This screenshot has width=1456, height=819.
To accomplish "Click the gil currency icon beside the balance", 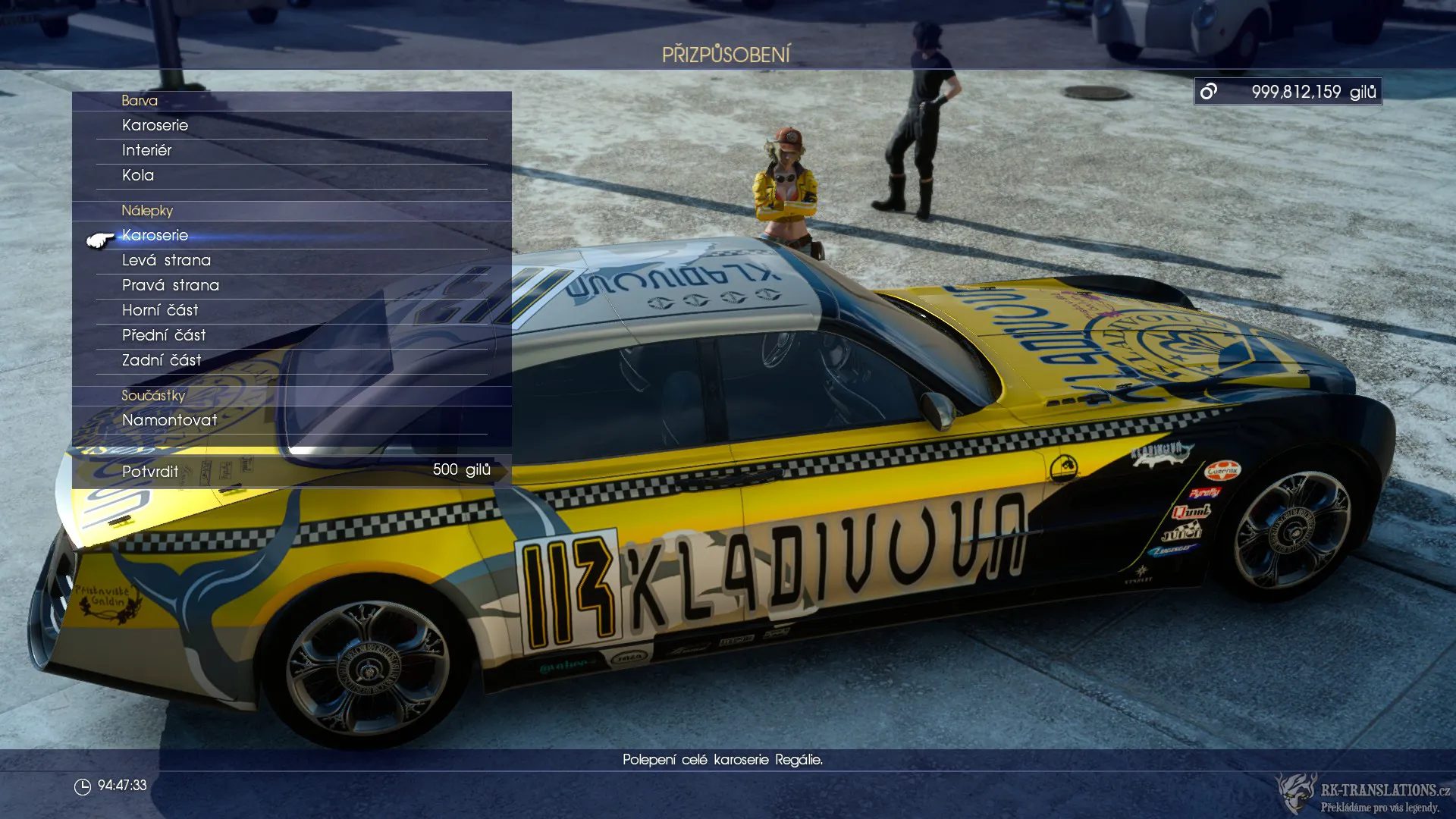I will [1207, 91].
